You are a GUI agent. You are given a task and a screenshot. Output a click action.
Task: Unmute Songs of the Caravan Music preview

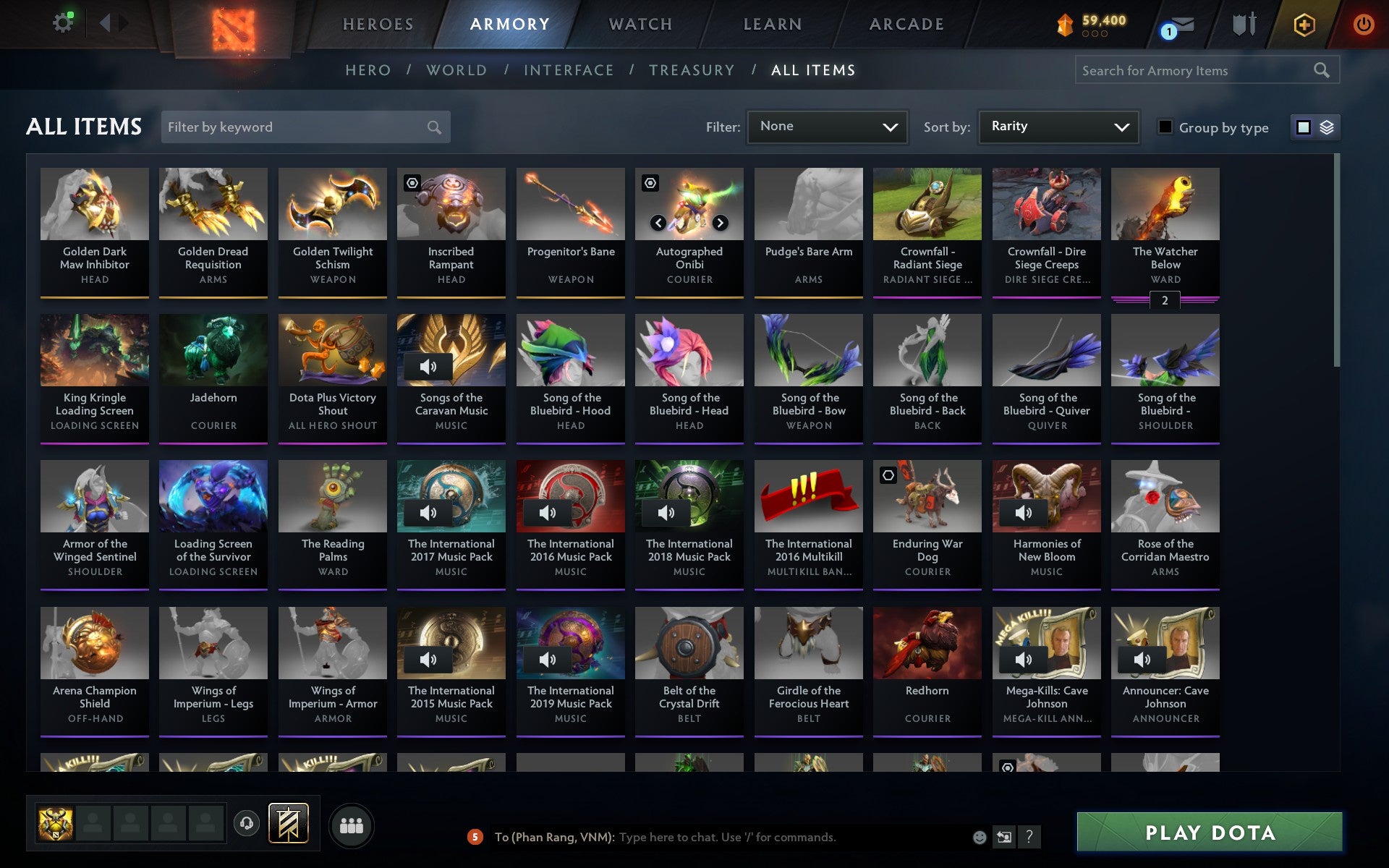[x=427, y=366]
